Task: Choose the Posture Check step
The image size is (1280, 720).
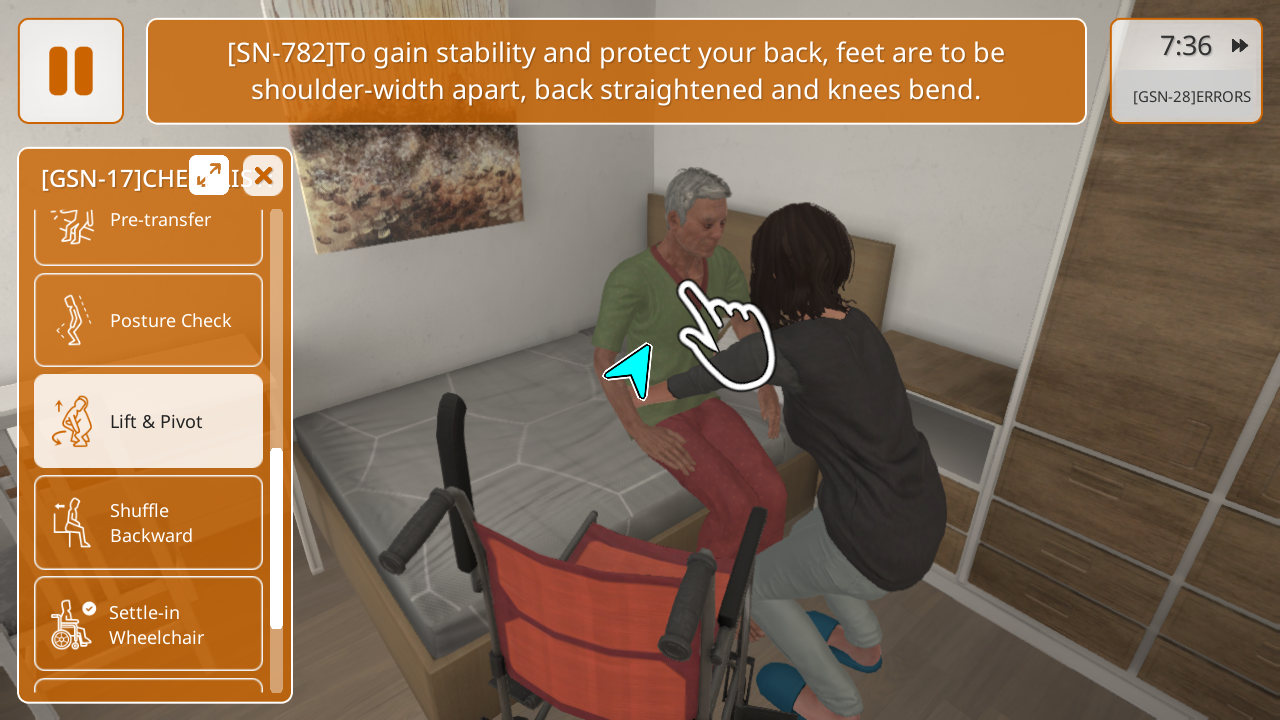Action: tap(149, 320)
